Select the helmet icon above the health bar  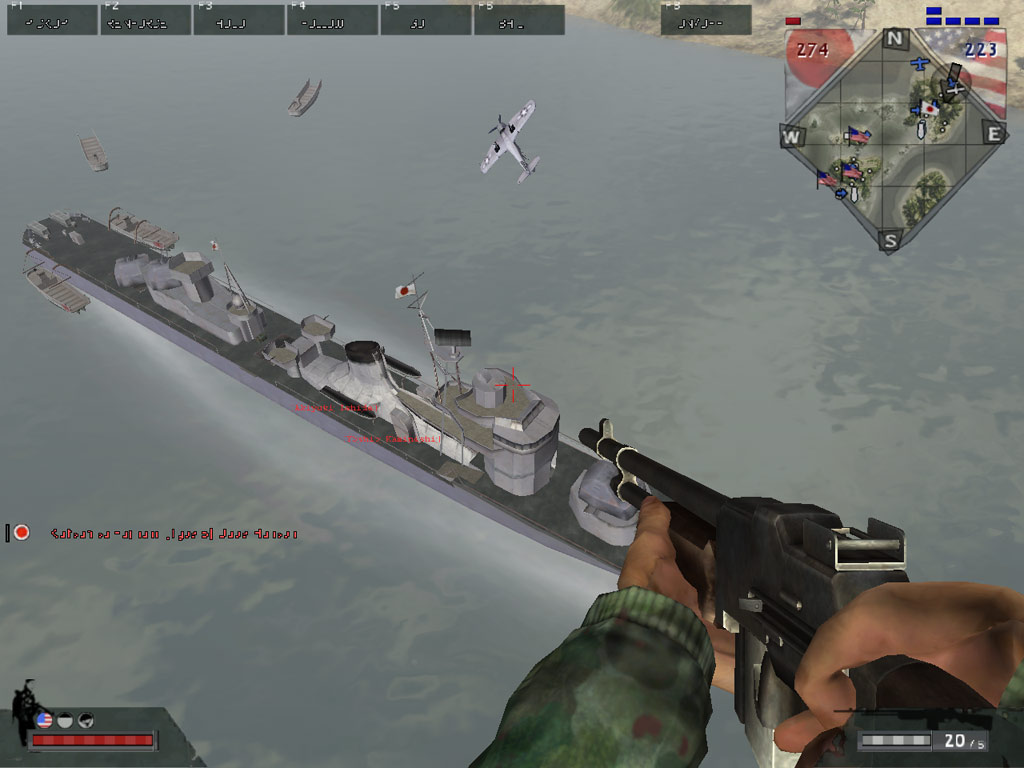click(x=65, y=719)
